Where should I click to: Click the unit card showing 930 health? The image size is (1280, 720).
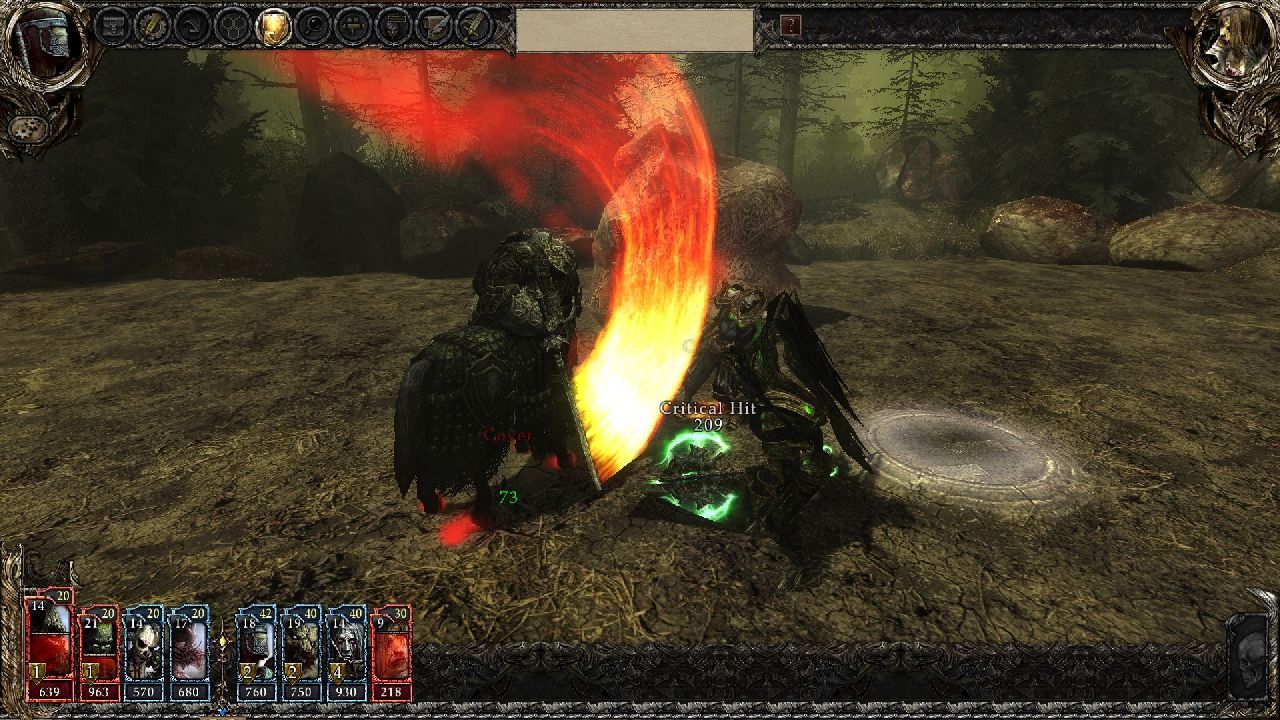(x=346, y=648)
